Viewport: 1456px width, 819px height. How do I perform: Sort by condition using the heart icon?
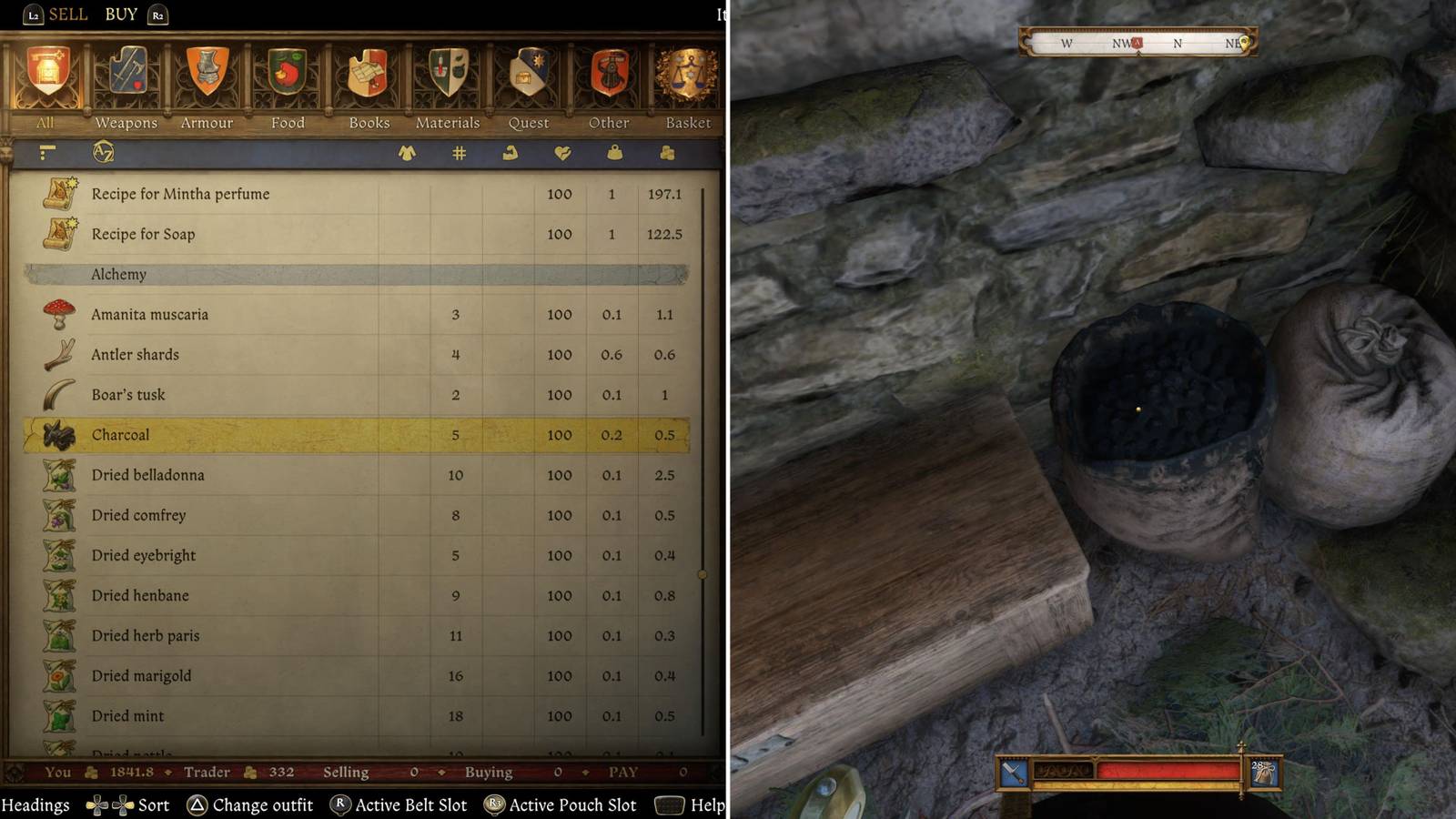(x=564, y=154)
